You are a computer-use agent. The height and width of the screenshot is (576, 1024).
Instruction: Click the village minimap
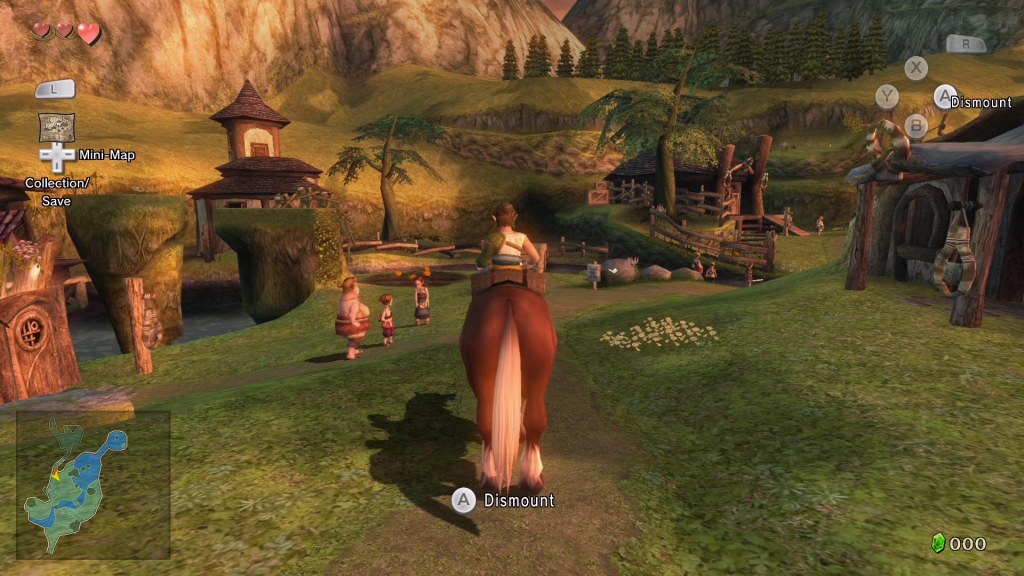tap(92, 485)
